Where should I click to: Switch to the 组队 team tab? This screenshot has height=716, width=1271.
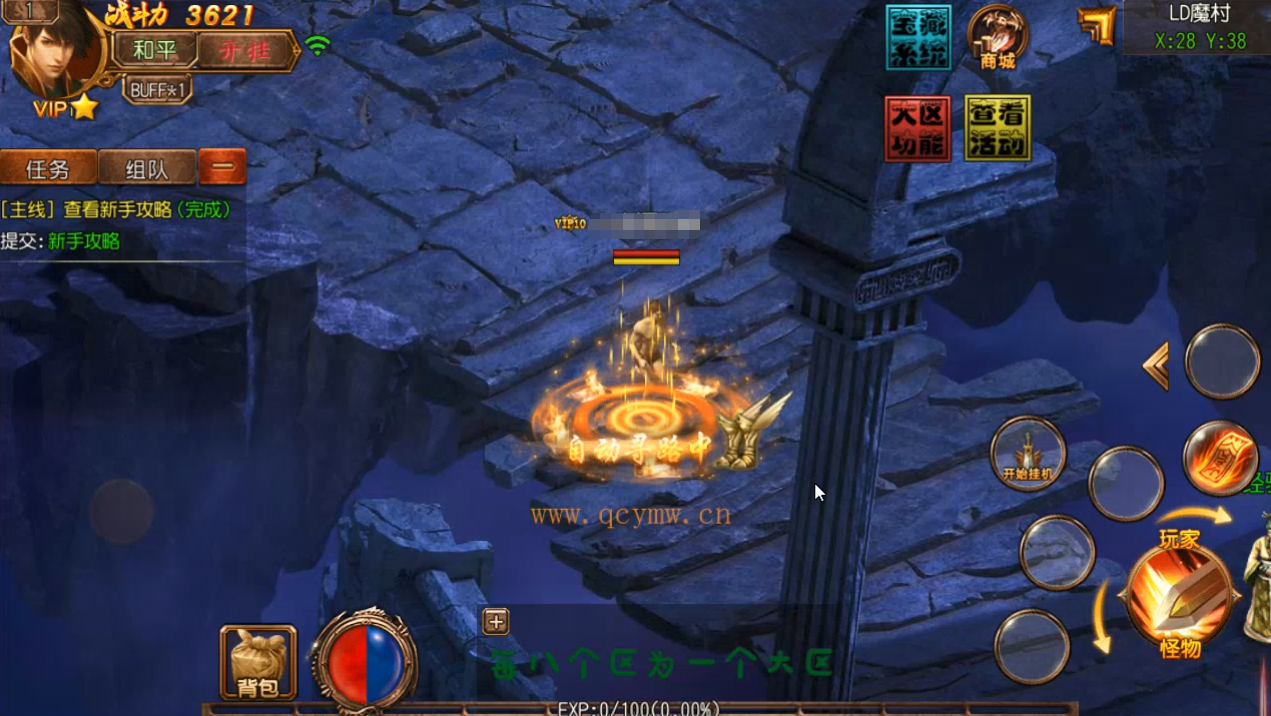[146, 168]
